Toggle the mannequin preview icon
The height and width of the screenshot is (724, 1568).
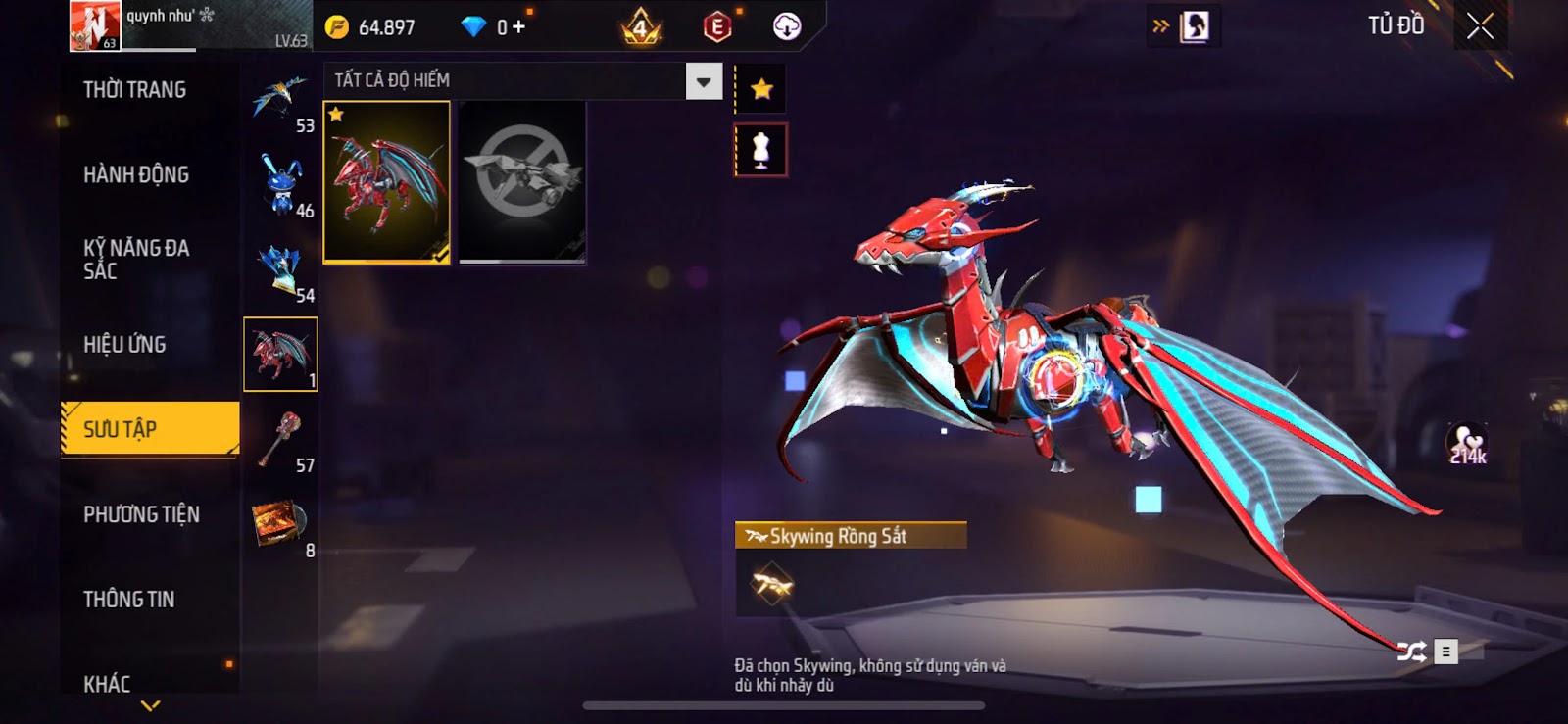(760, 151)
